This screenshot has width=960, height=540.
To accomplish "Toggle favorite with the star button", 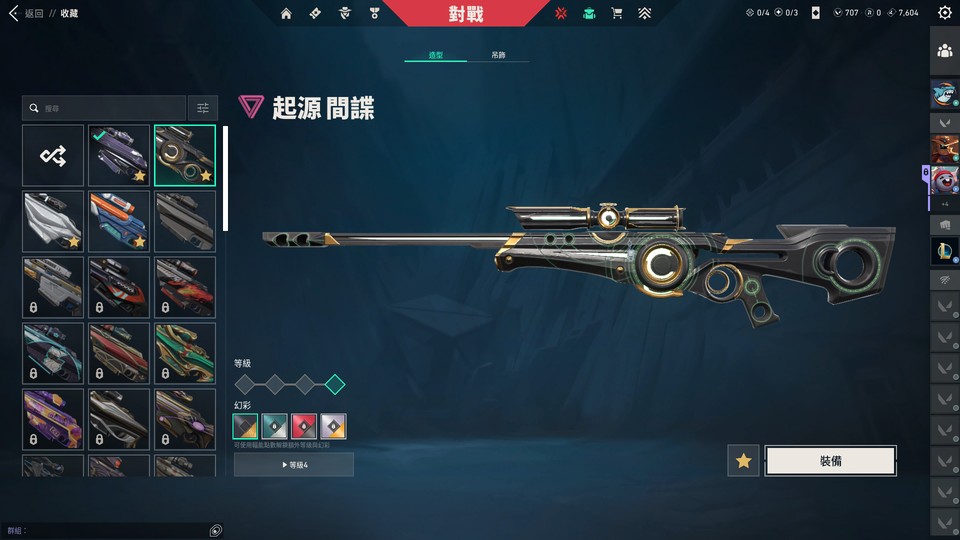I will click(x=743, y=461).
